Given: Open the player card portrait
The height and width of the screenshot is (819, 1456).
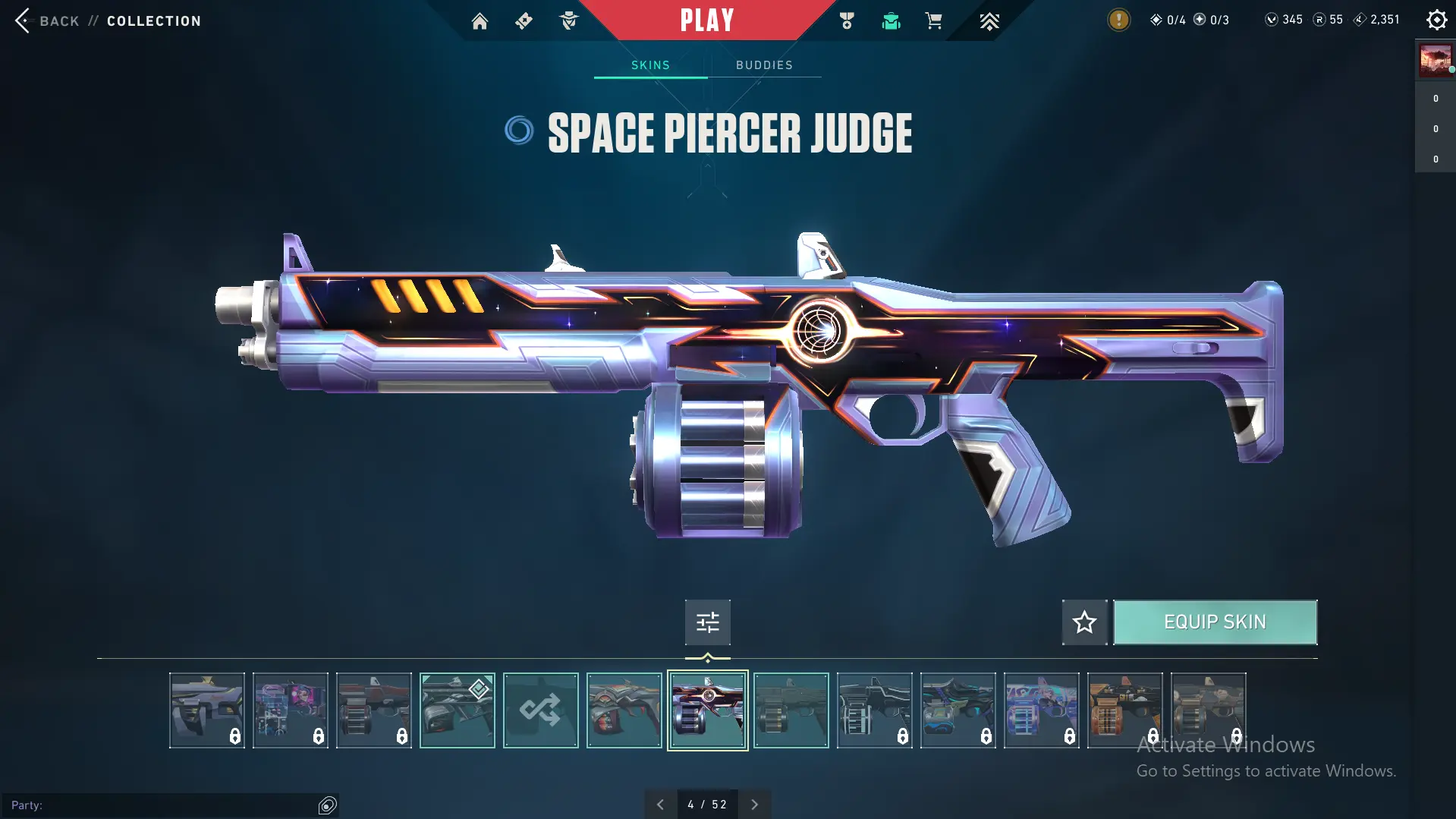Looking at the screenshot, I should (1435, 60).
